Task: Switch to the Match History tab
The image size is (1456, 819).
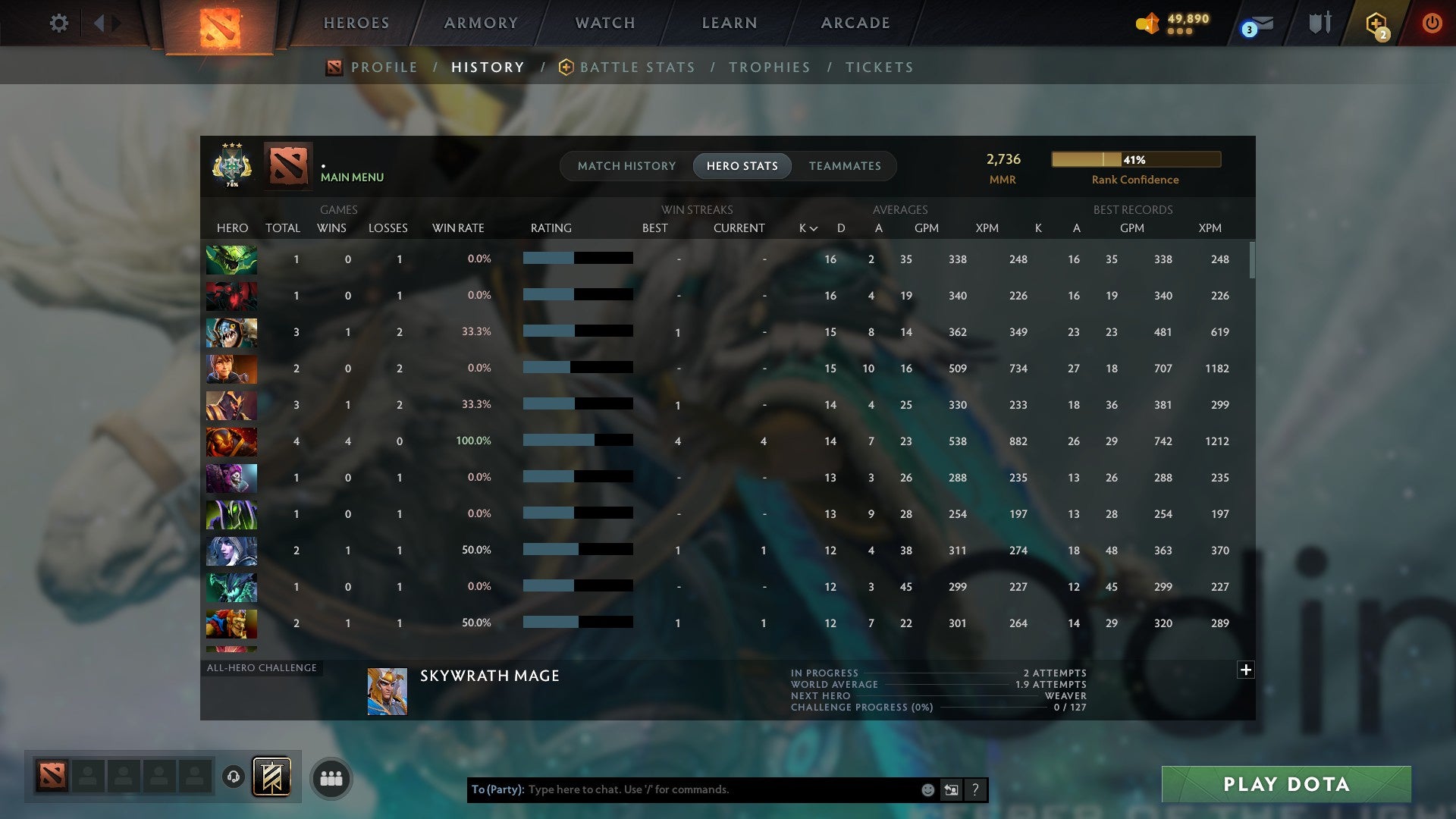Action: pyautogui.click(x=626, y=165)
